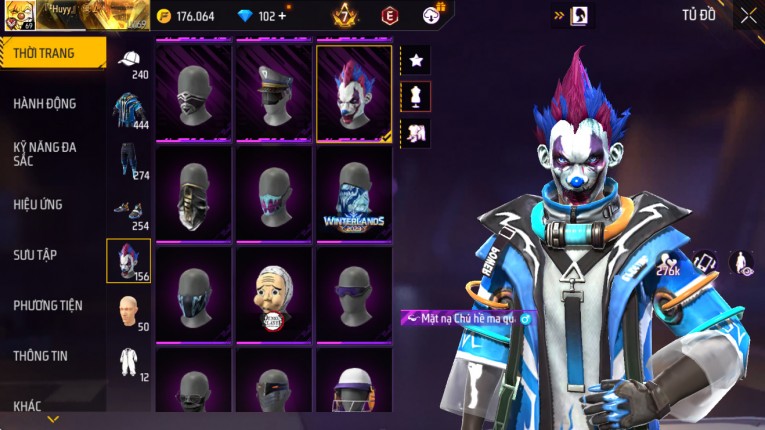Select the shoes subcategory icon
The width and height of the screenshot is (765, 430).
tap(128, 210)
